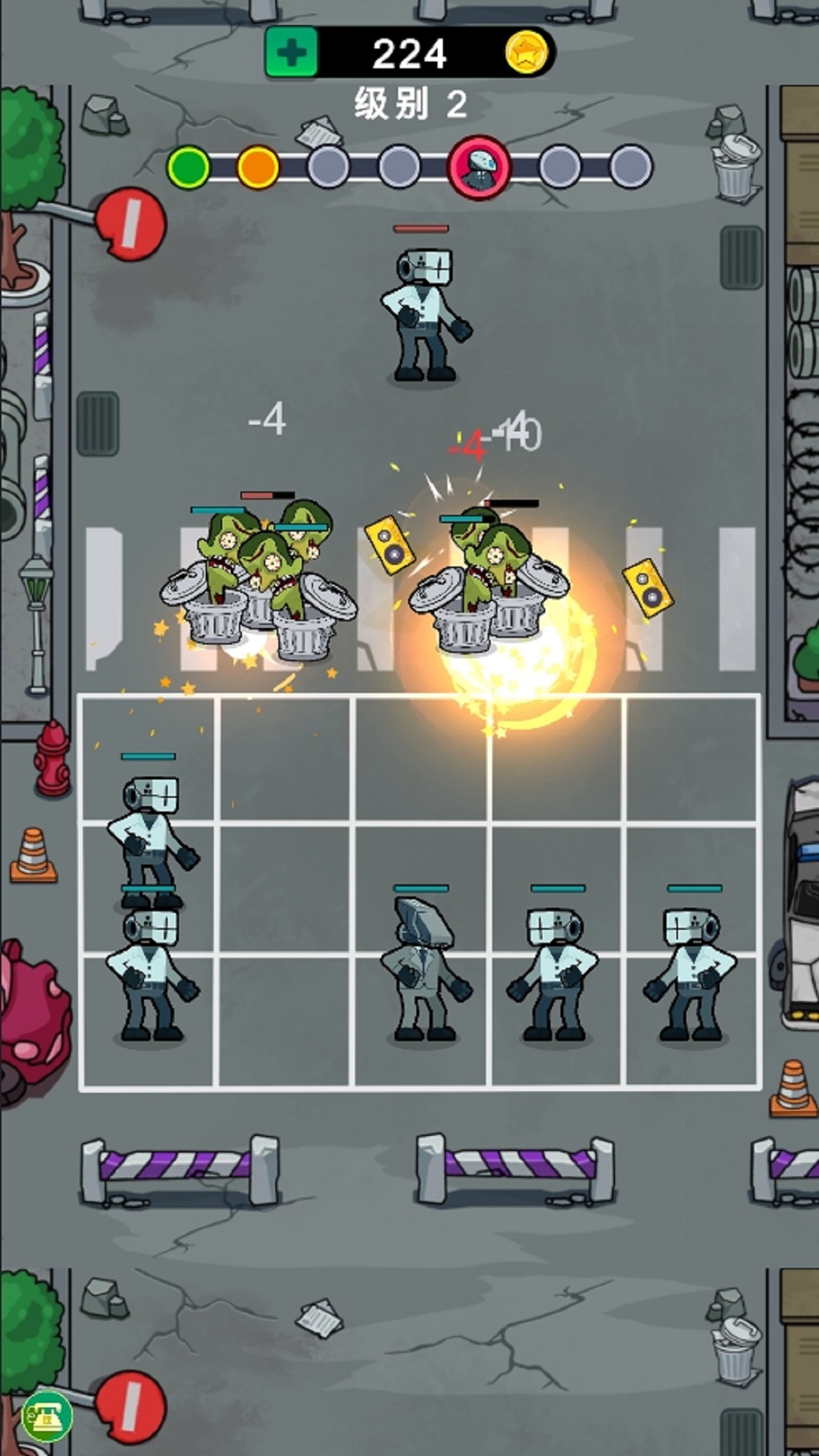Open the green telephone icon
The height and width of the screenshot is (1456, 819).
point(47,1415)
